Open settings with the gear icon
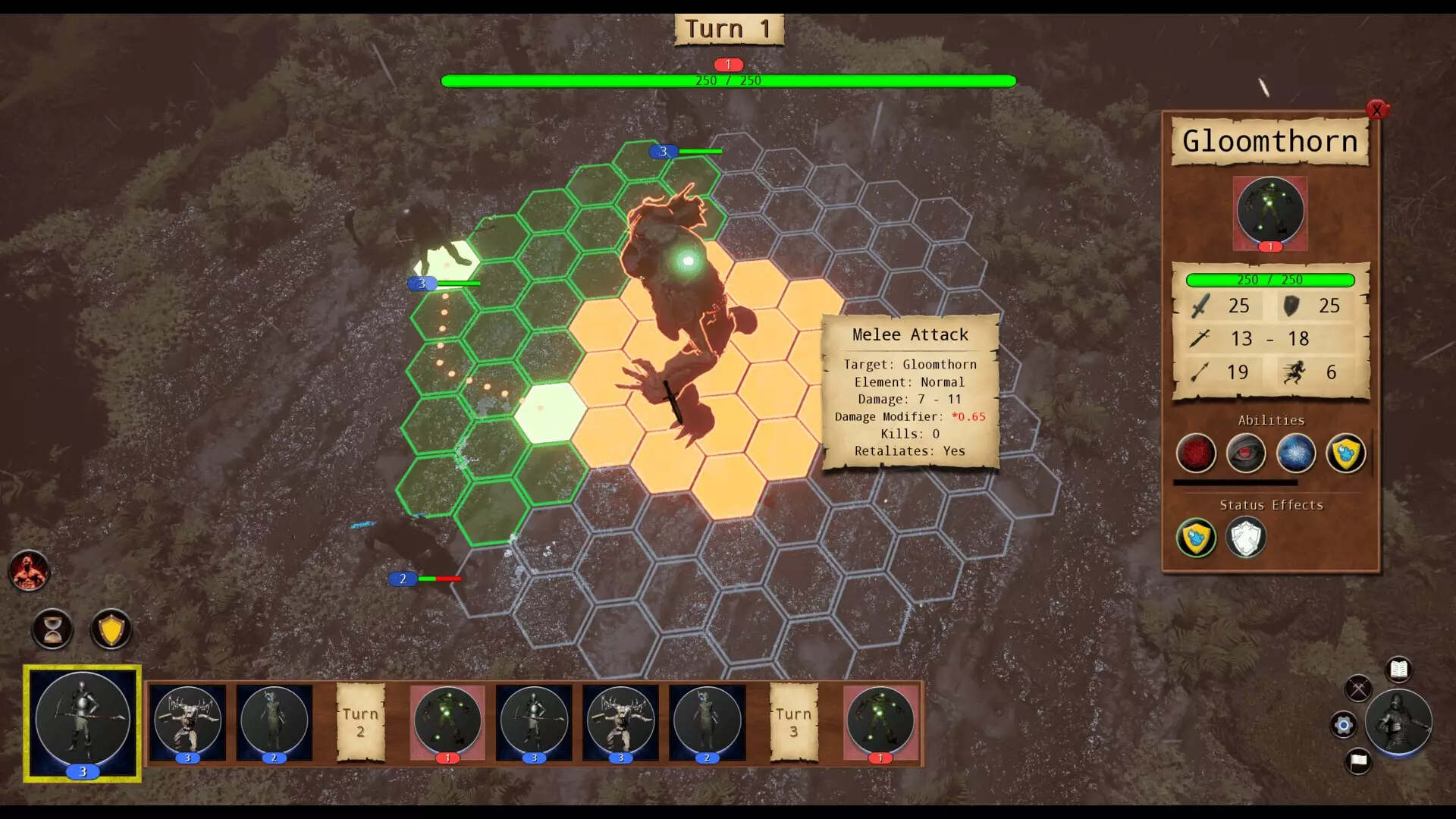 point(1343,725)
